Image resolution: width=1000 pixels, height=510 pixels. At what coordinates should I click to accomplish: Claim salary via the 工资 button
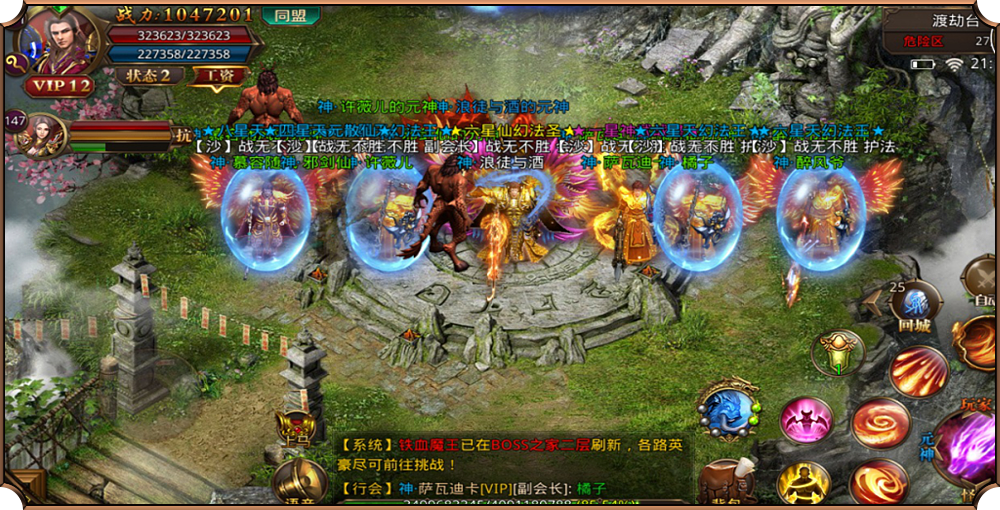(218, 75)
